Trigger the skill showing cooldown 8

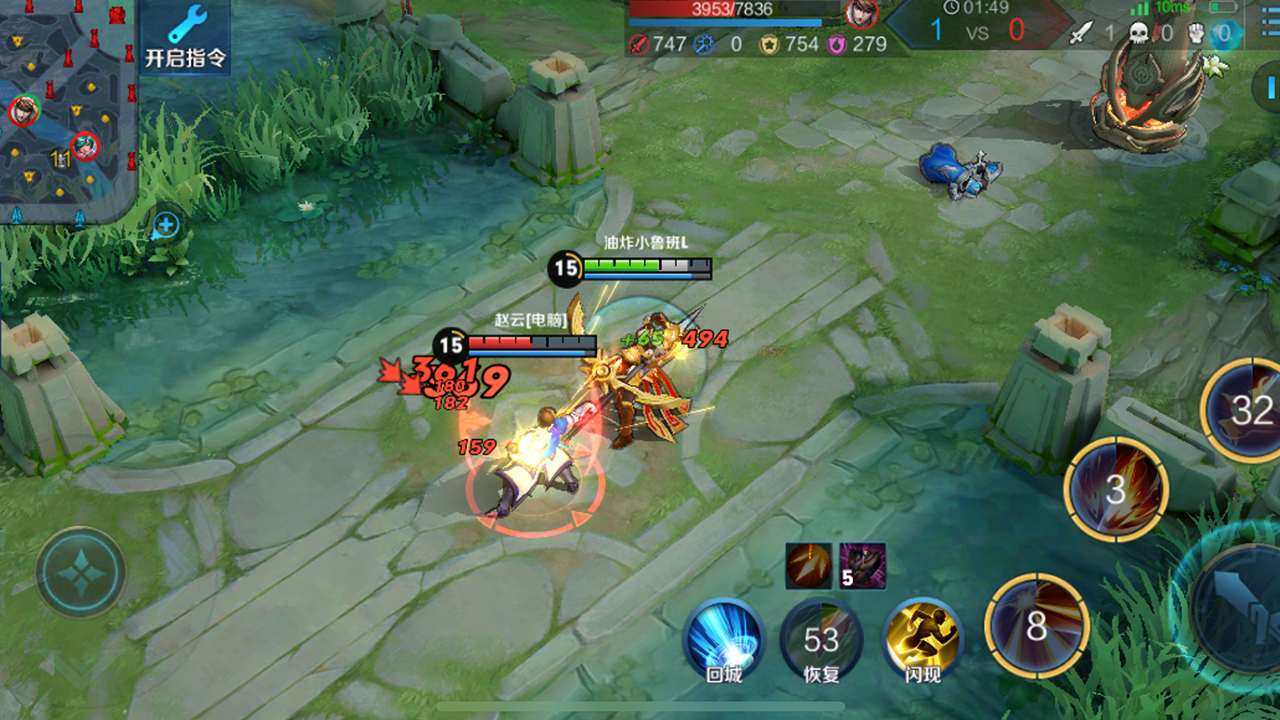(x=1036, y=626)
